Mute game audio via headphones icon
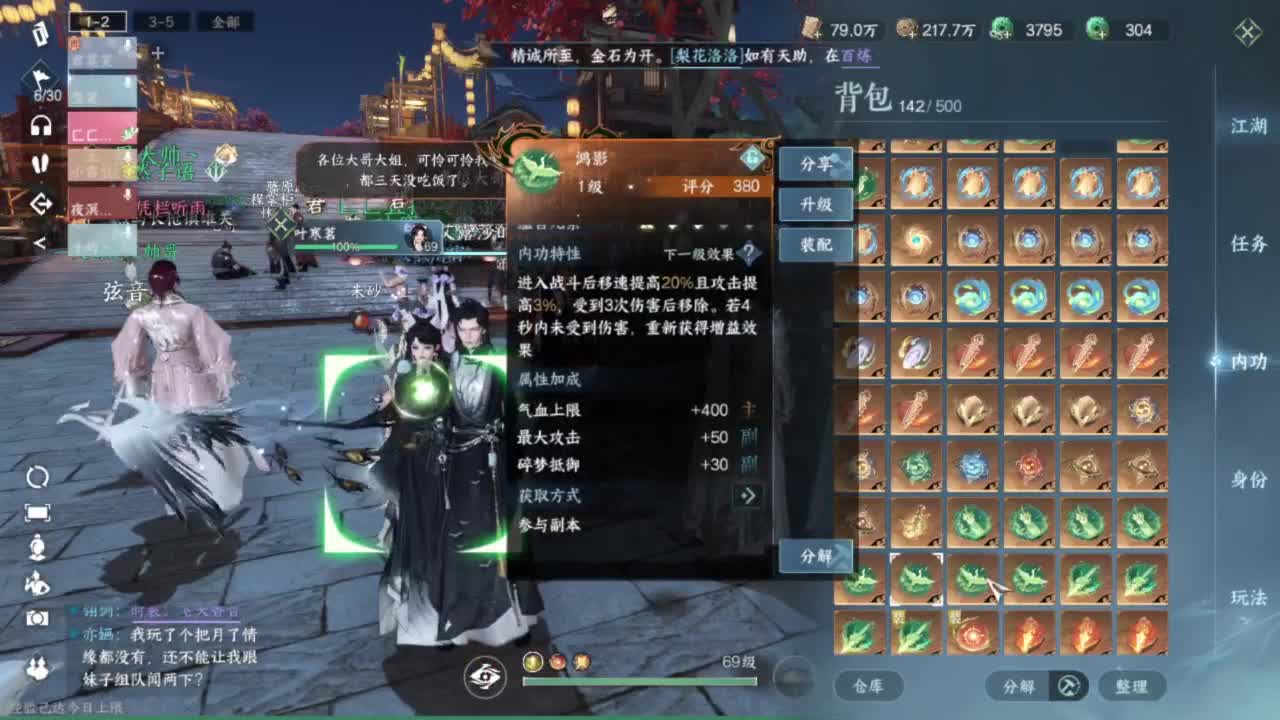The height and width of the screenshot is (720, 1280). (x=39, y=125)
